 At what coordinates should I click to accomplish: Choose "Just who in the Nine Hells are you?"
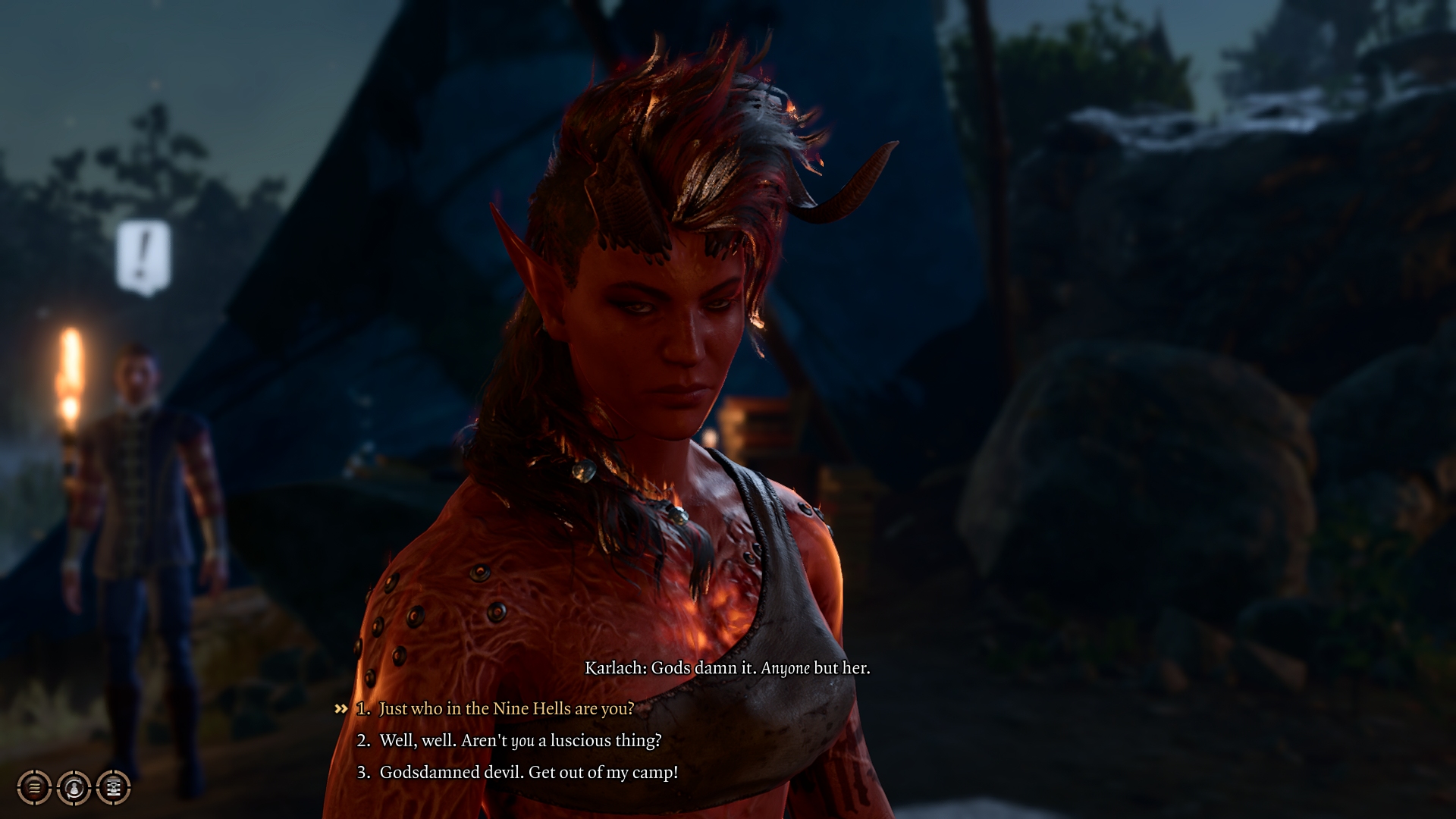pos(506,708)
